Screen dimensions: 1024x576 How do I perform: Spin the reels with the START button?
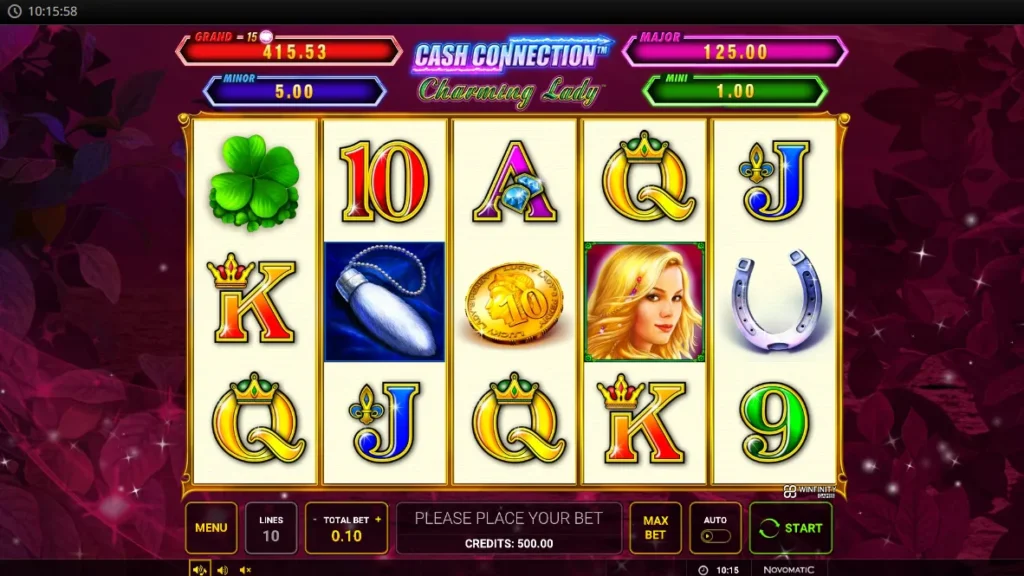790,528
